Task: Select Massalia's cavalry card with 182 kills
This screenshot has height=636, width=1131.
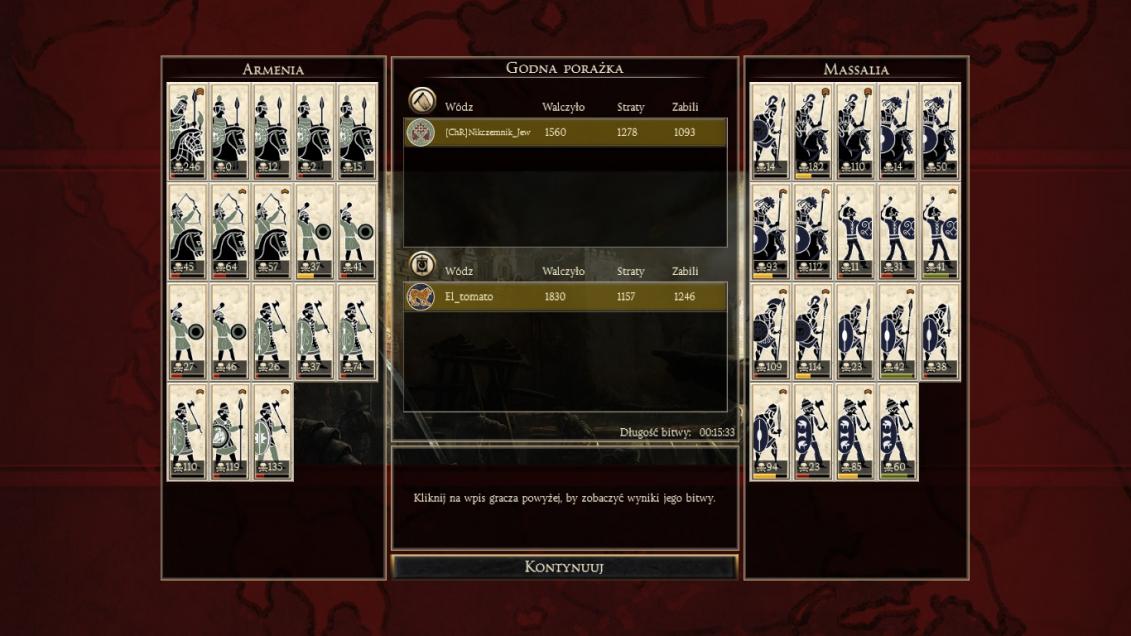Action: click(812, 131)
